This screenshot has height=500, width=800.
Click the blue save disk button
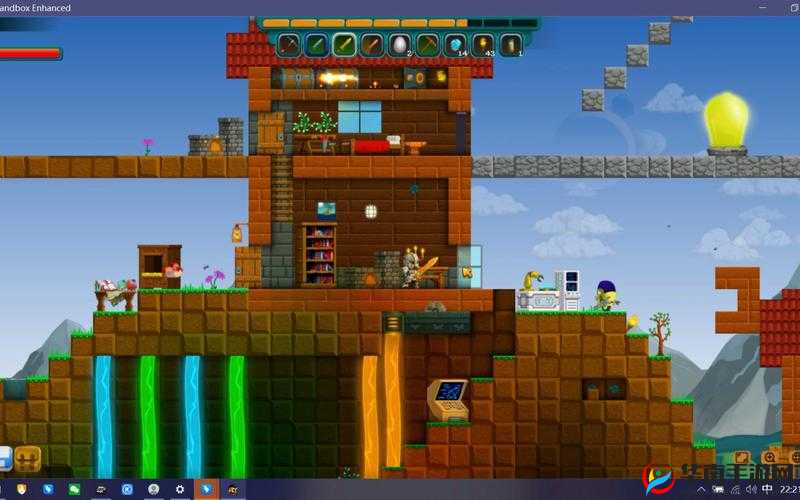4,459
